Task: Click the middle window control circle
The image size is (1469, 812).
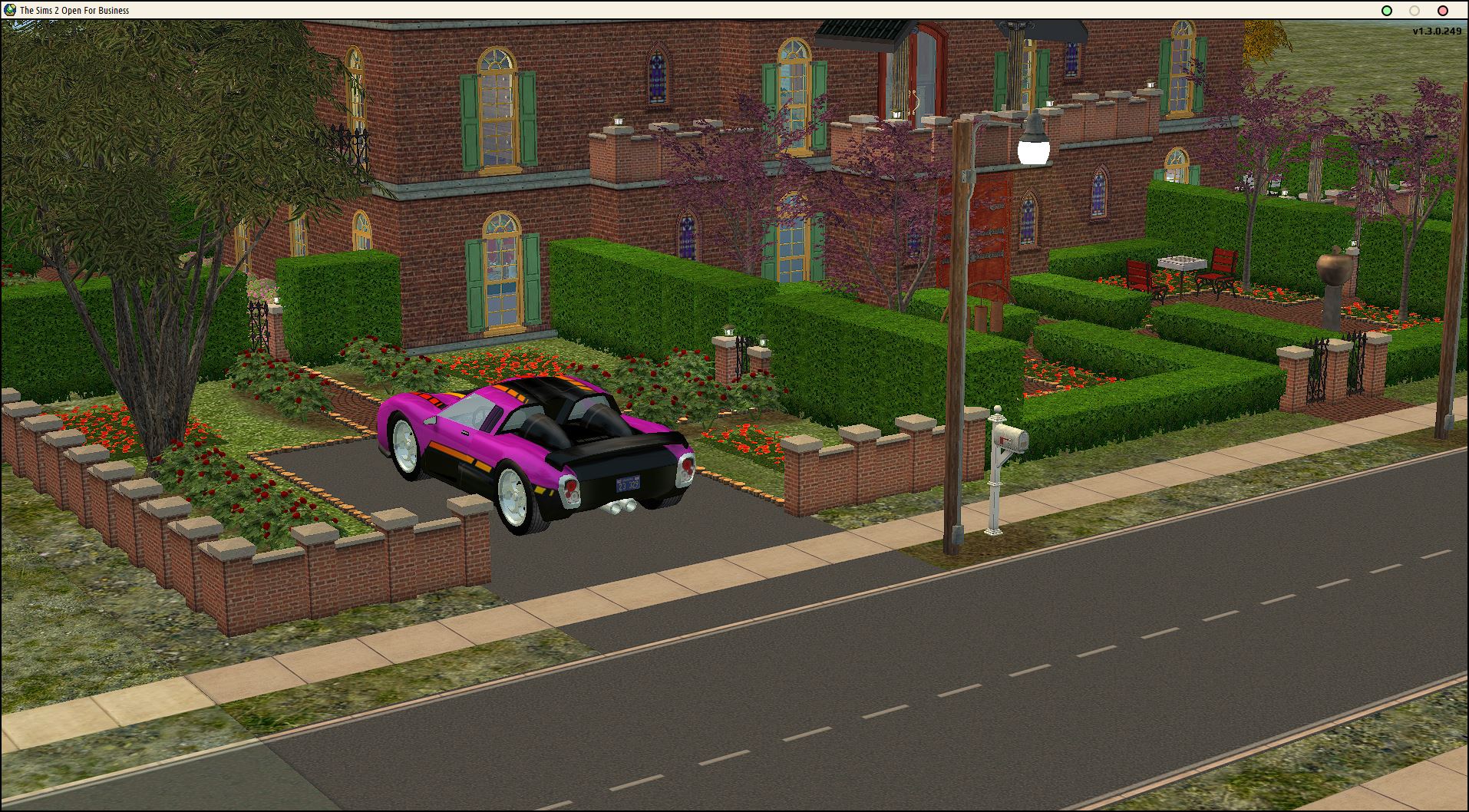Action: pyautogui.click(x=1415, y=12)
